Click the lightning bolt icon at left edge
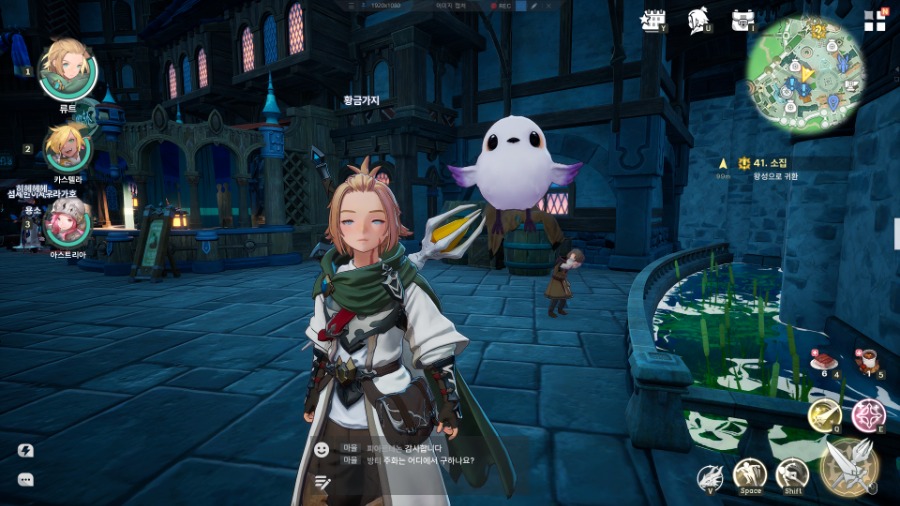This screenshot has height=506, width=900. pos(26,451)
